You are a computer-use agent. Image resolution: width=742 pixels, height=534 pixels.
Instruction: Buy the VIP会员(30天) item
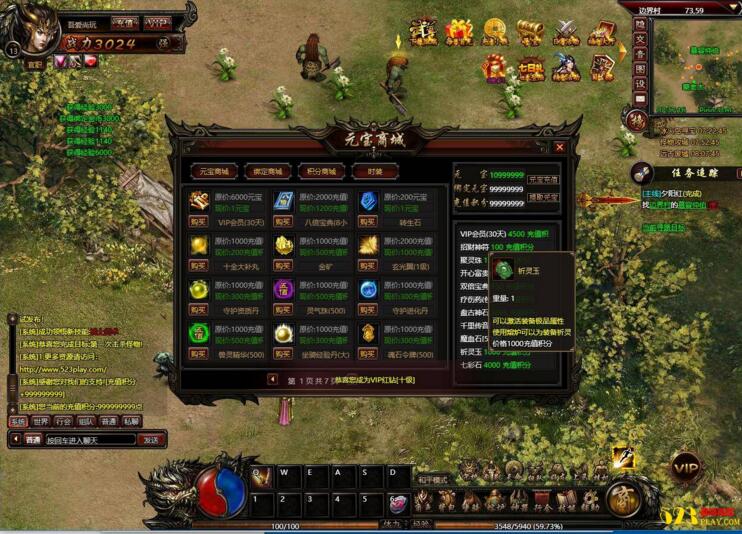tap(199, 223)
